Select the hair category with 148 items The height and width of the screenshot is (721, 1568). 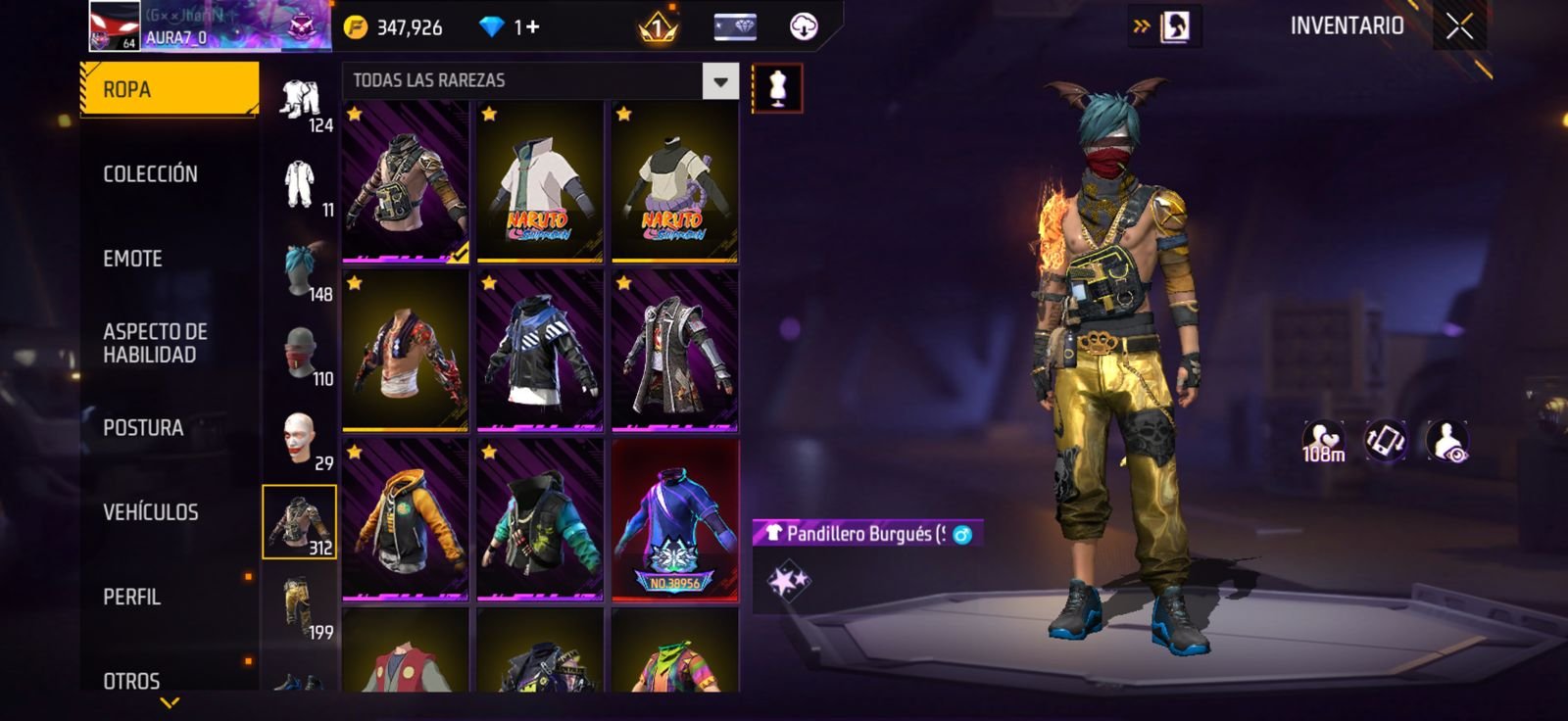(300, 269)
